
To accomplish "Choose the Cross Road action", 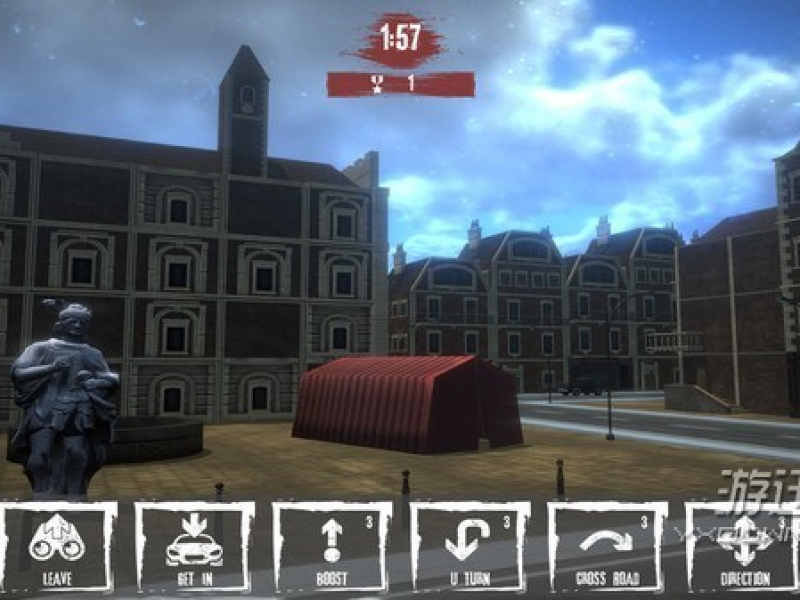I will [607, 547].
